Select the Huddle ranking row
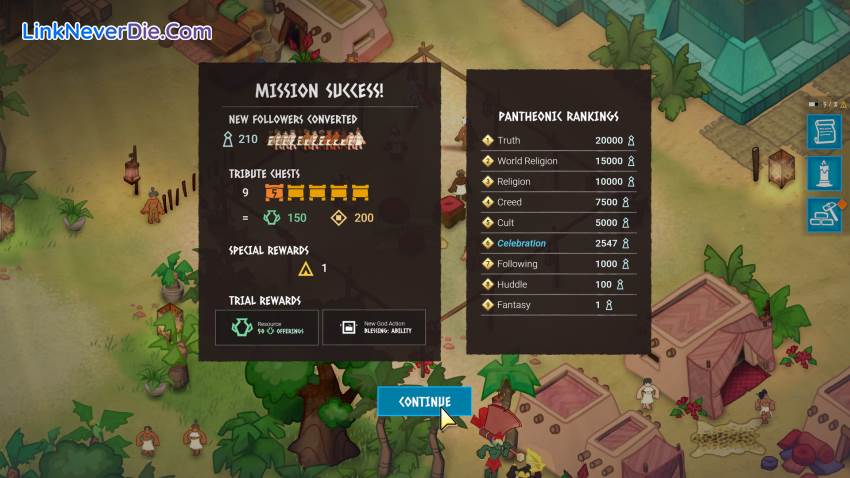The image size is (850, 478). click(558, 284)
